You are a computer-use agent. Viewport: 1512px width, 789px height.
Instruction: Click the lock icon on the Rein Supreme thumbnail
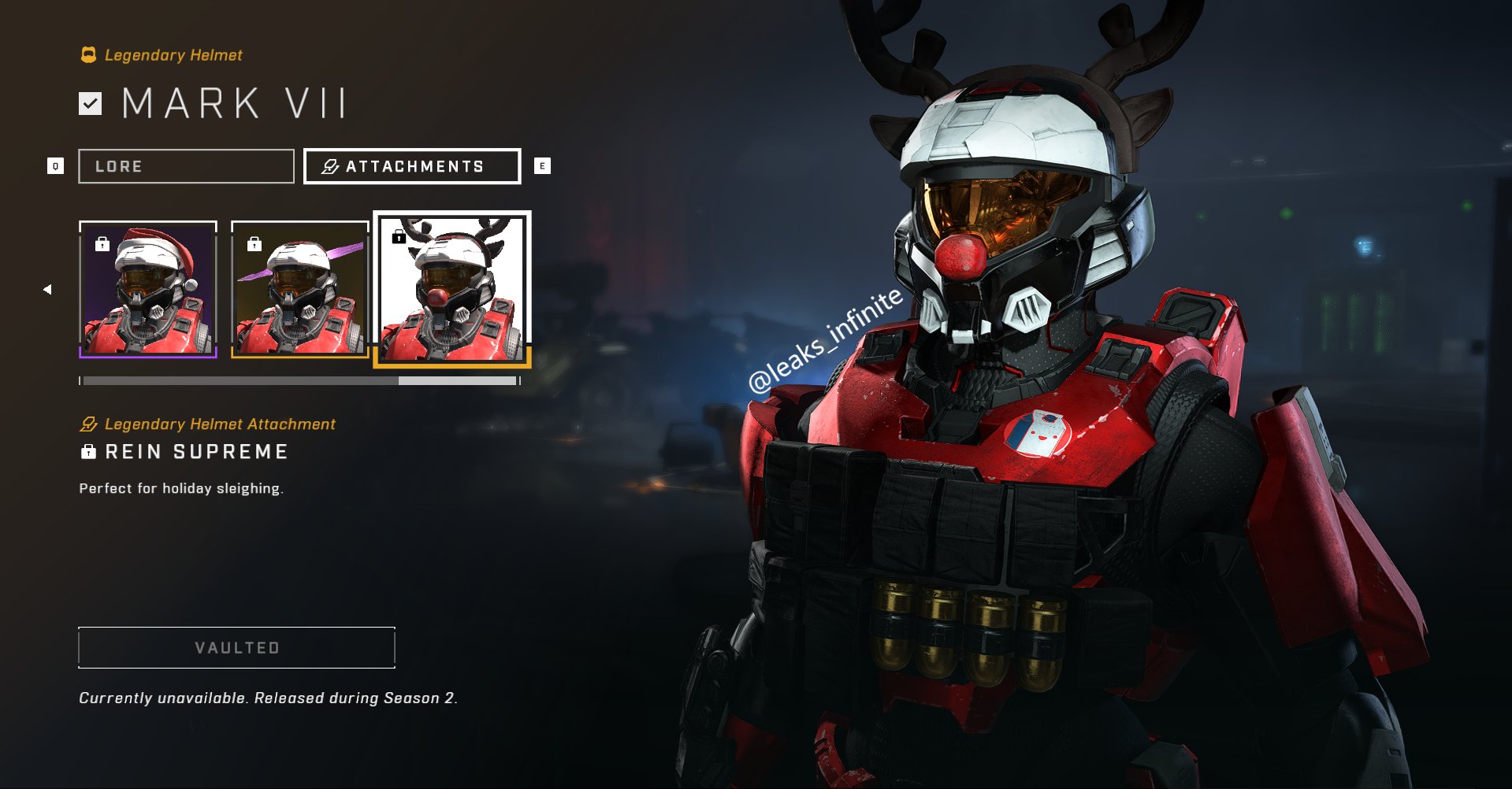[399, 236]
